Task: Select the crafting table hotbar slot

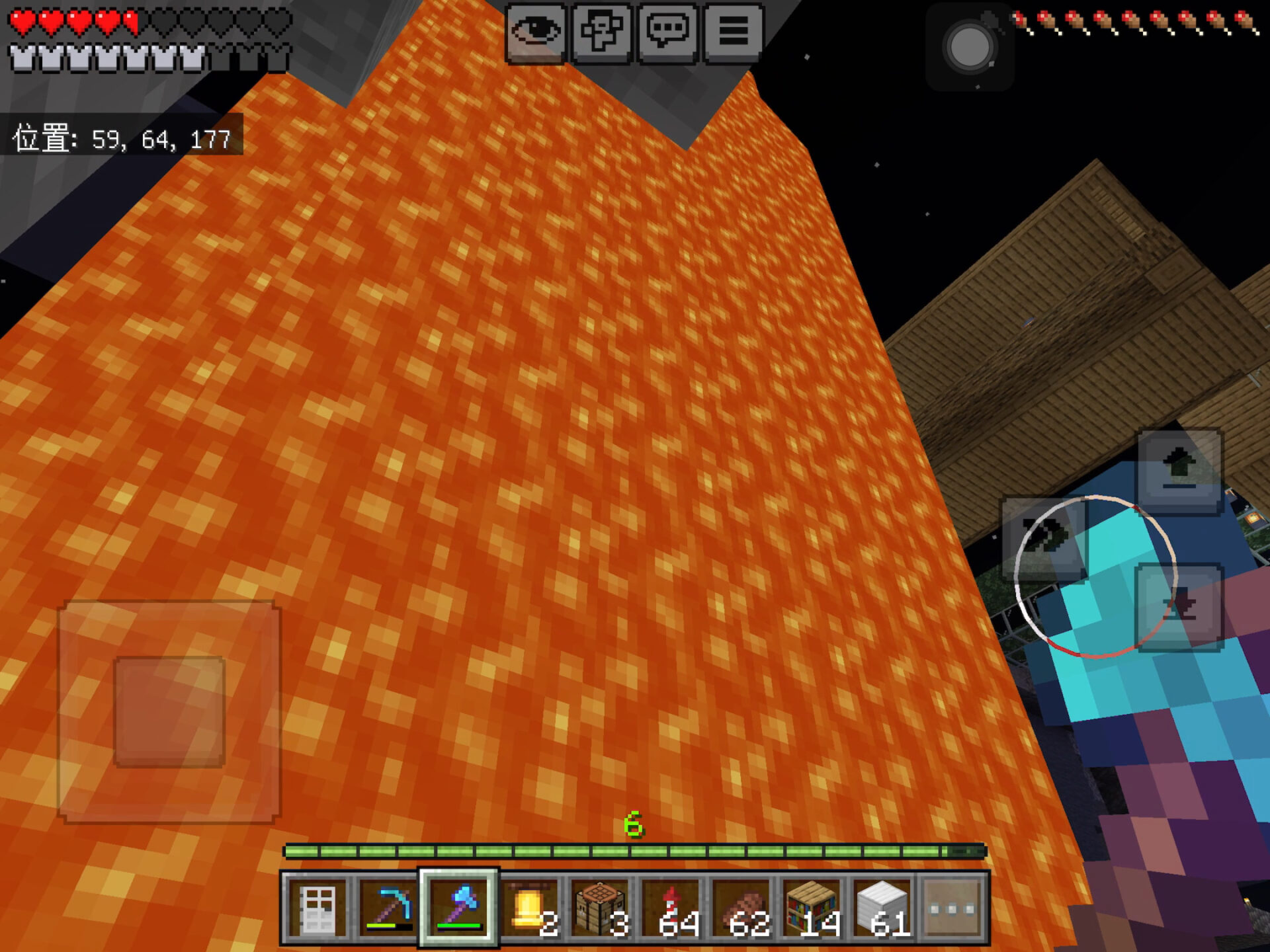Action: [x=601, y=908]
